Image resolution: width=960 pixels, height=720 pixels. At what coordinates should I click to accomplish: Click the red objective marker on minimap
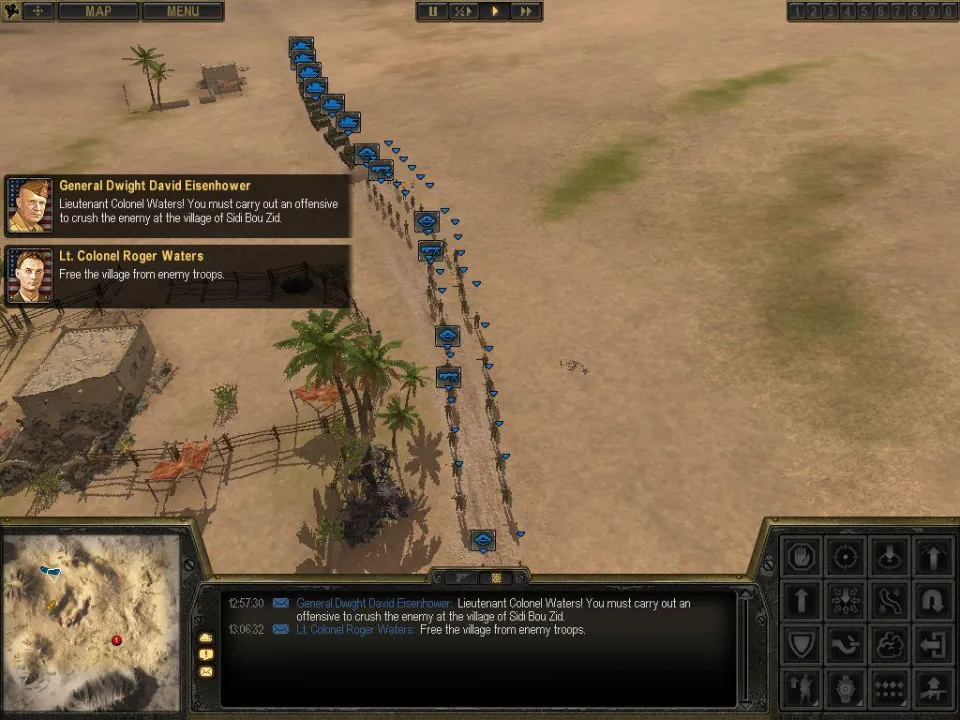[x=117, y=640]
